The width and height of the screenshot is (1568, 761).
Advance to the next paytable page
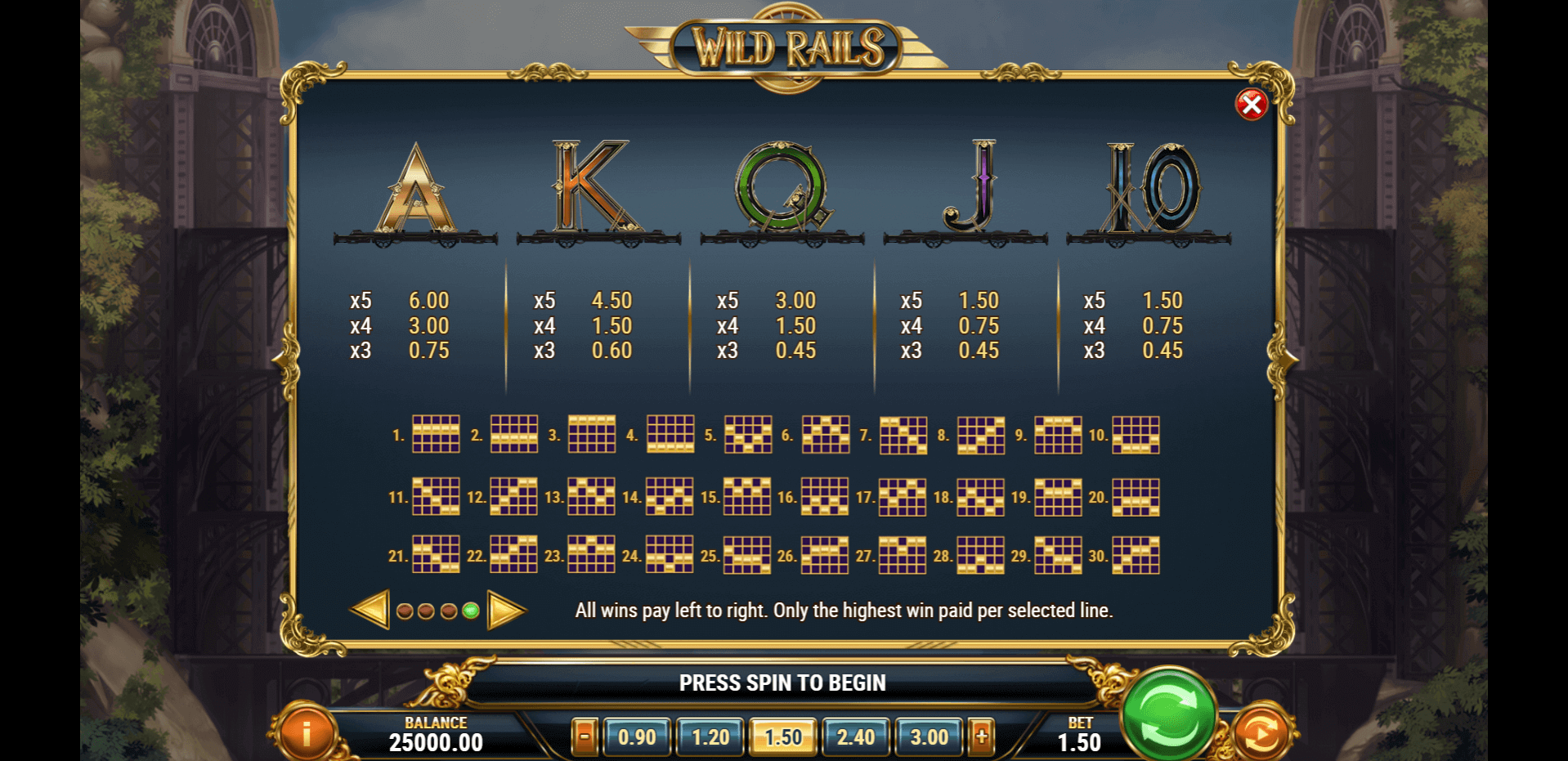pos(505,610)
